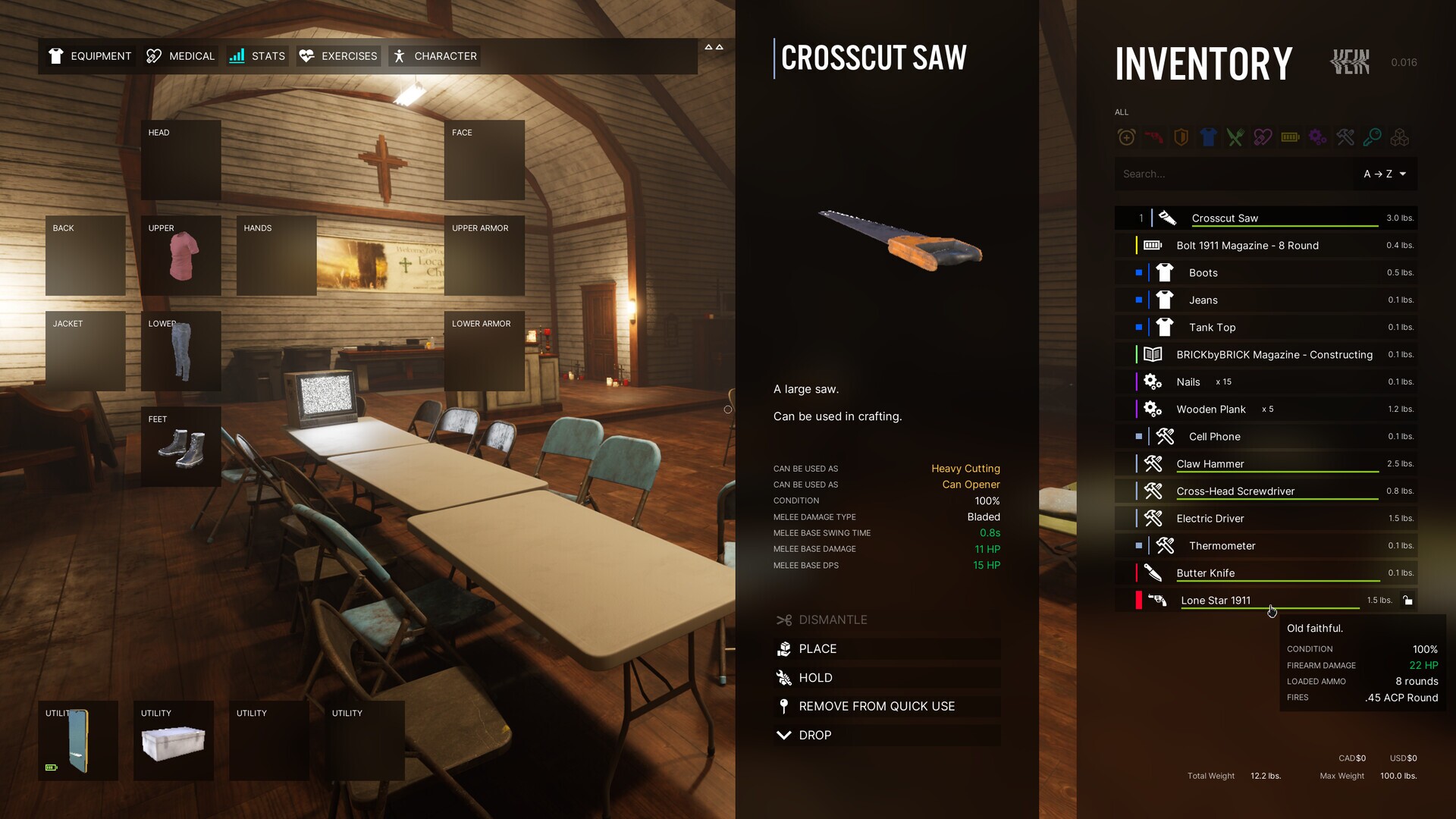Open the medical filter heart icon
The width and height of the screenshot is (1456, 819).
pyautogui.click(x=1263, y=137)
